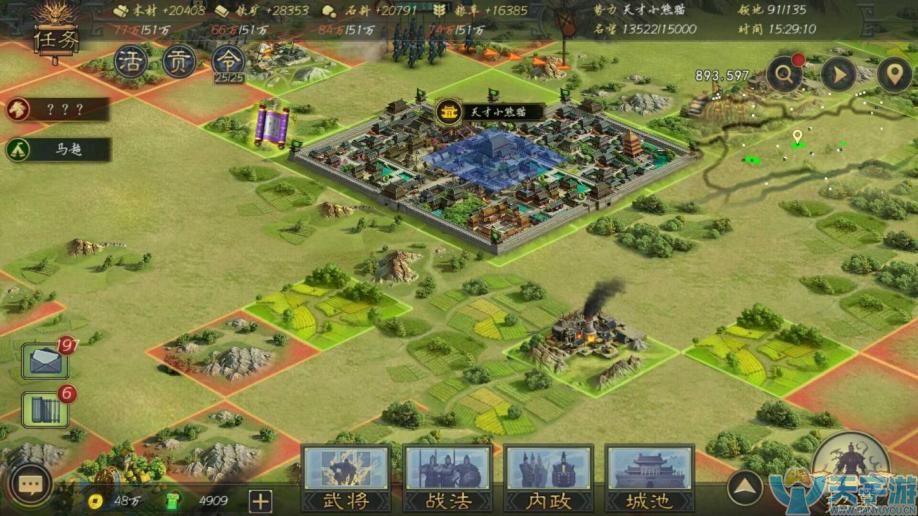Select the 天才小熊猫 city name label
The height and width of the screenshot is (516, 918).
point(490,110)
